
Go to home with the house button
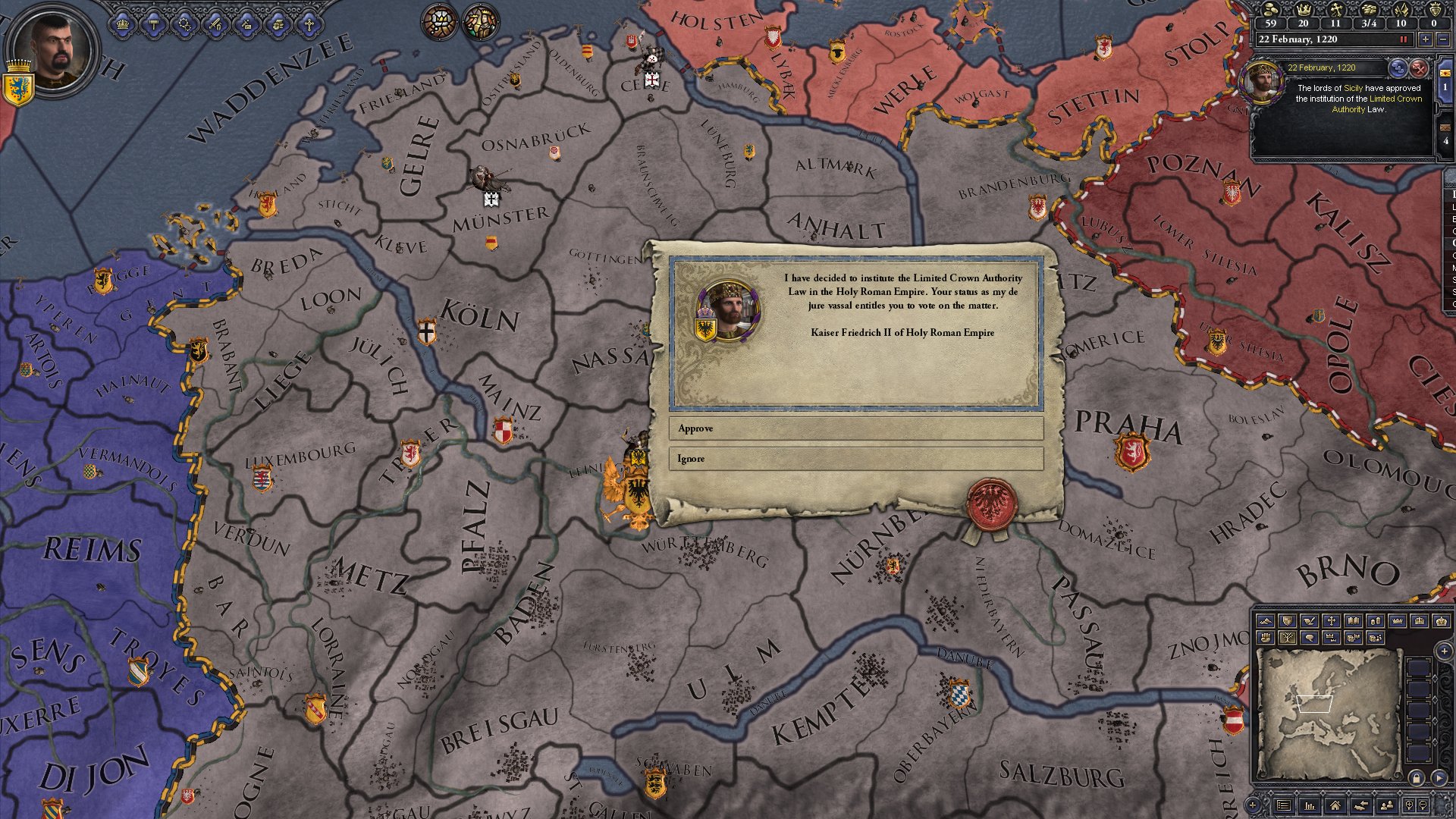click(x=1335, y=805)
